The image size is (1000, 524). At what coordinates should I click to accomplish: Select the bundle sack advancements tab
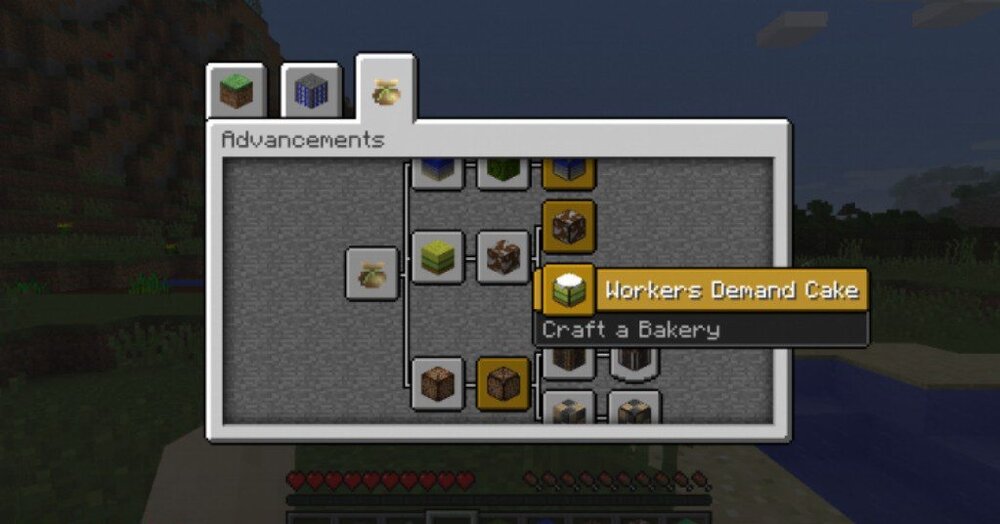click(x=386, y=91)
